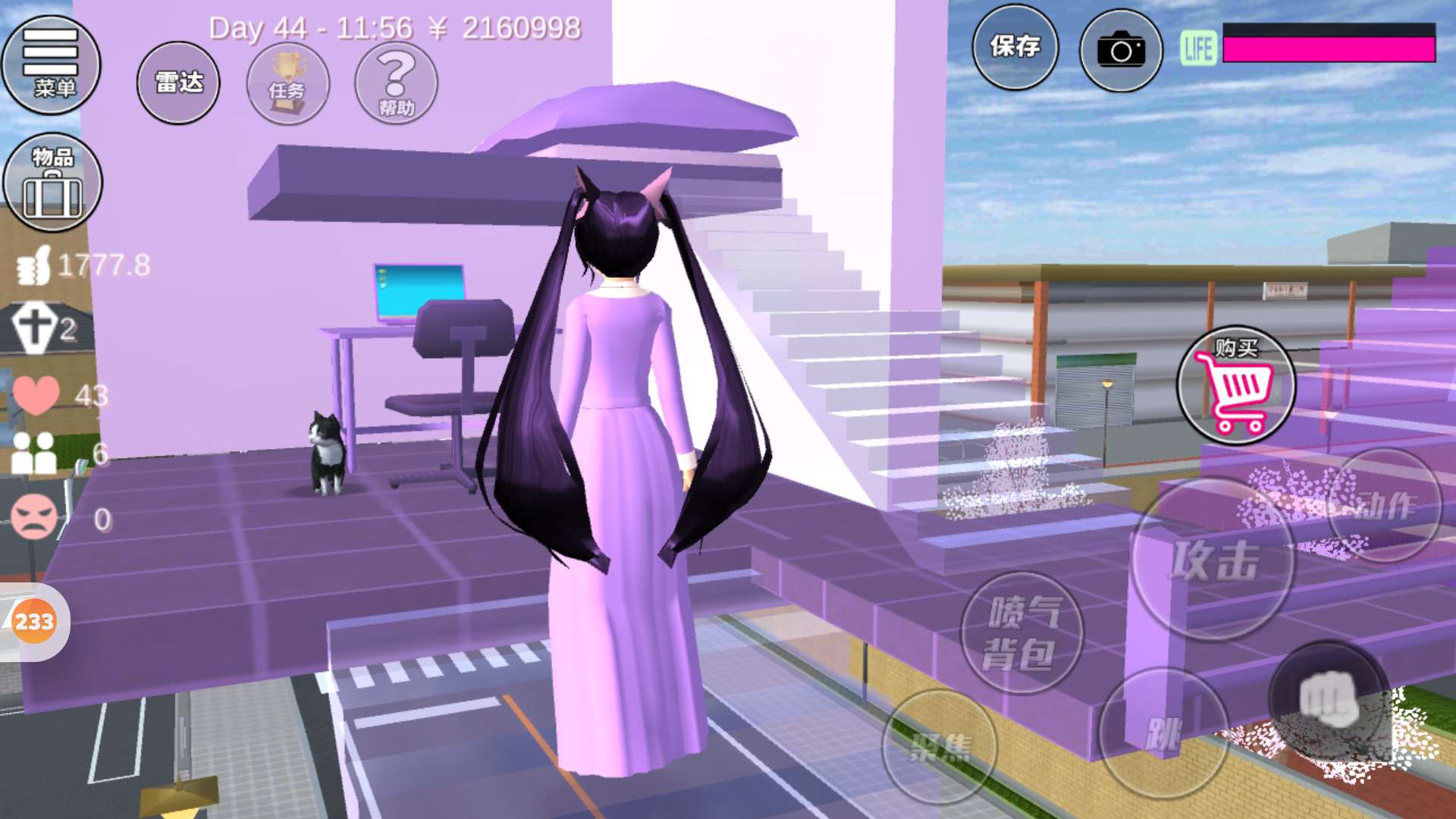Save the game with 保存

[1015, 47]
